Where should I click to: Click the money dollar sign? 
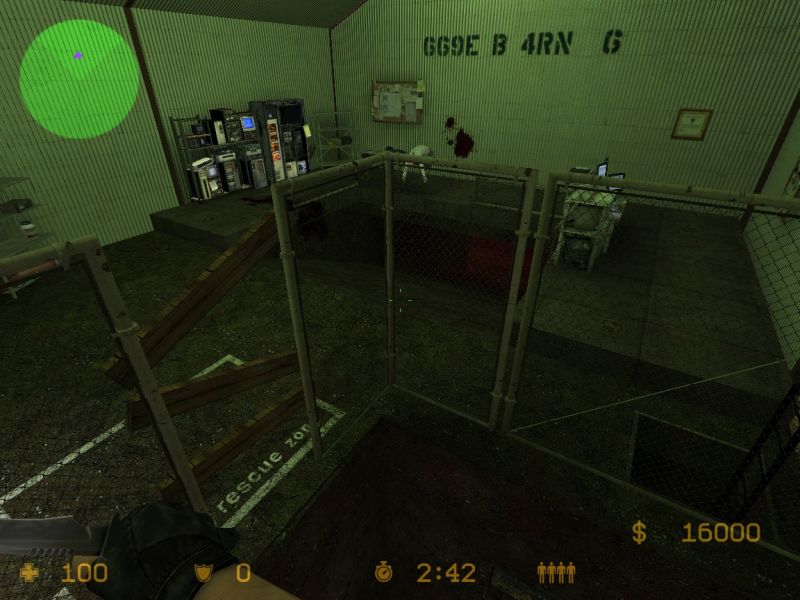[x=638, y=533]
